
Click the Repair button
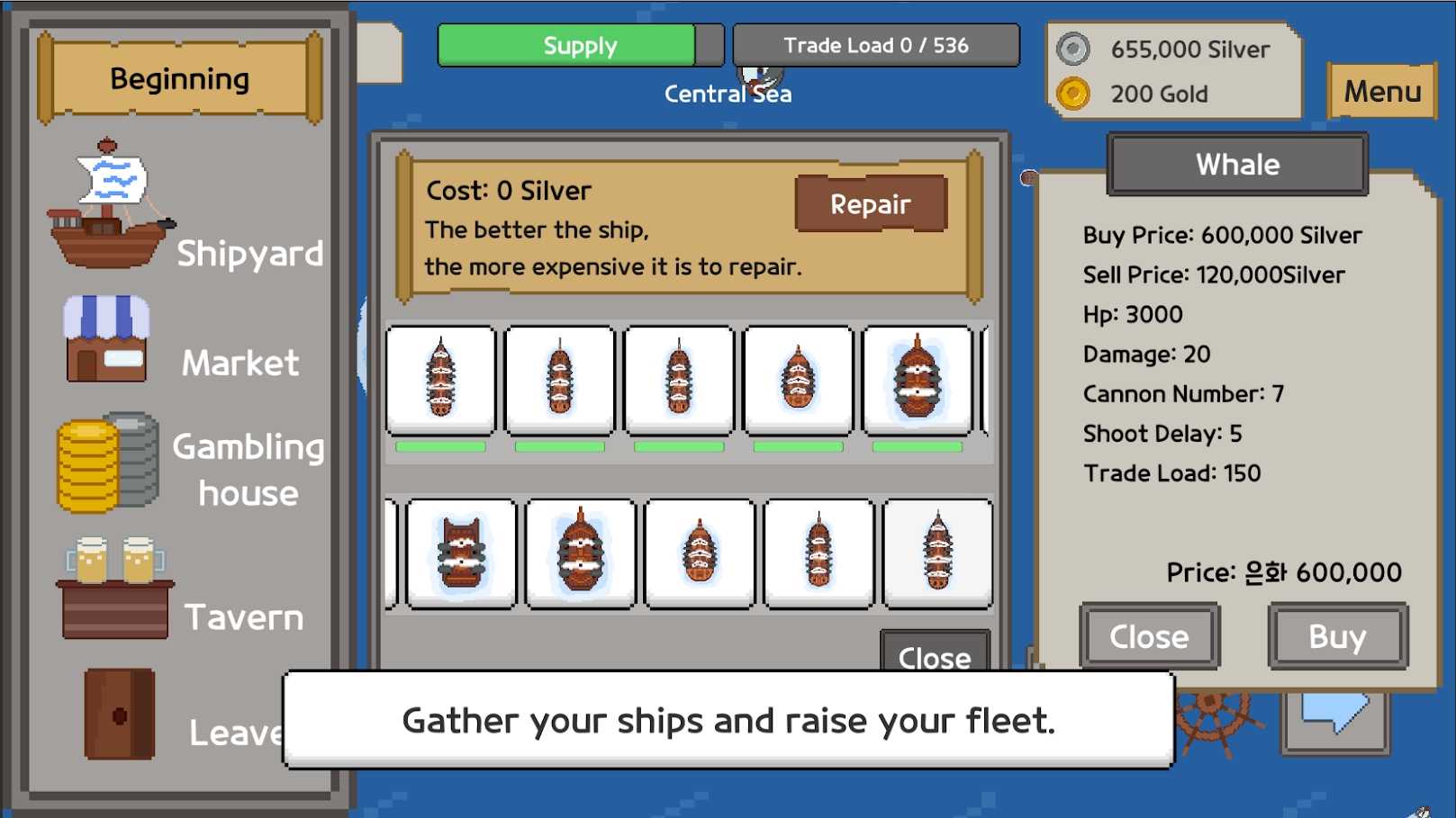coord(870,204)
